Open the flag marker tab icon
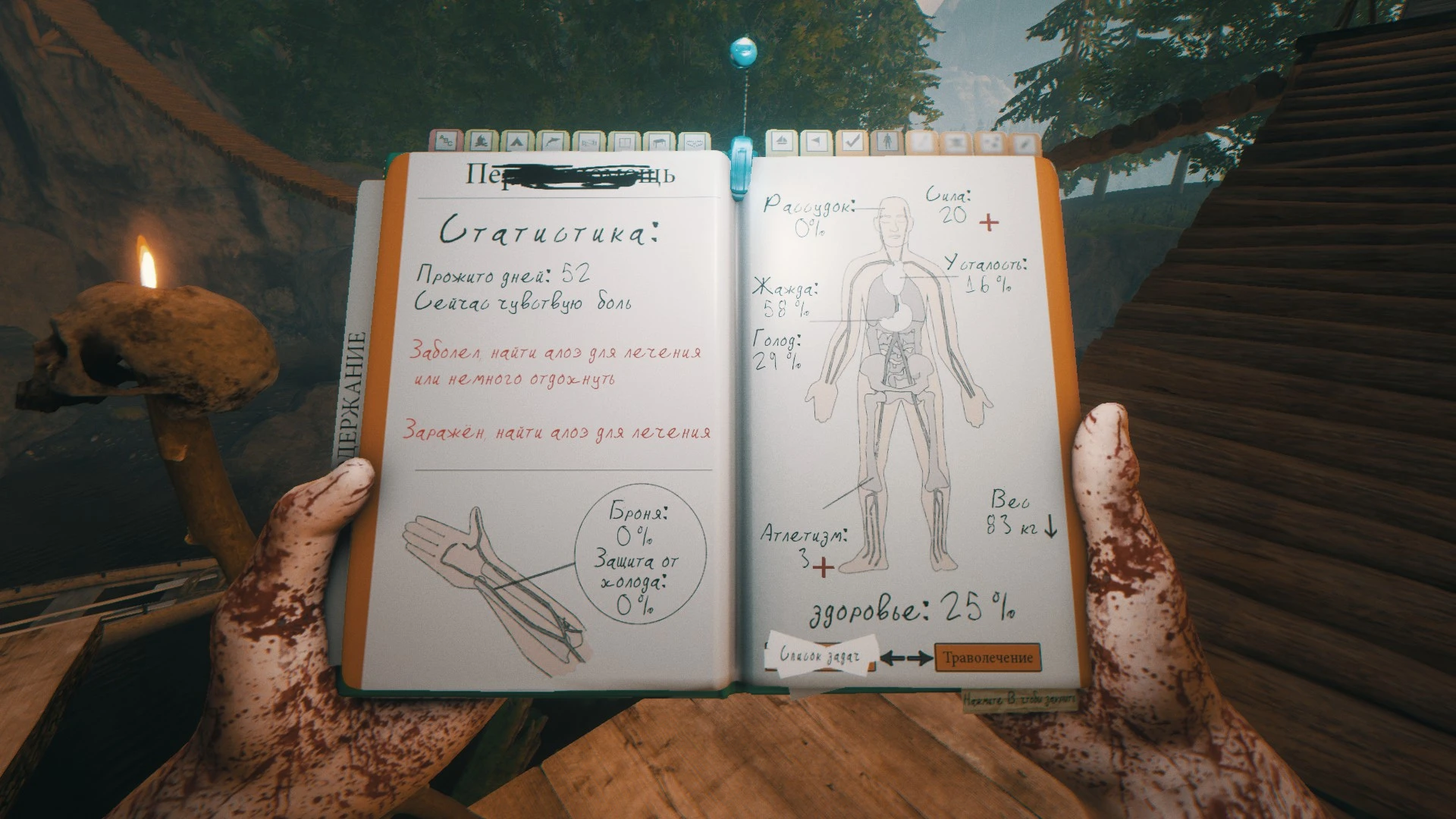 pyautogui.click(x=817, y=141)
